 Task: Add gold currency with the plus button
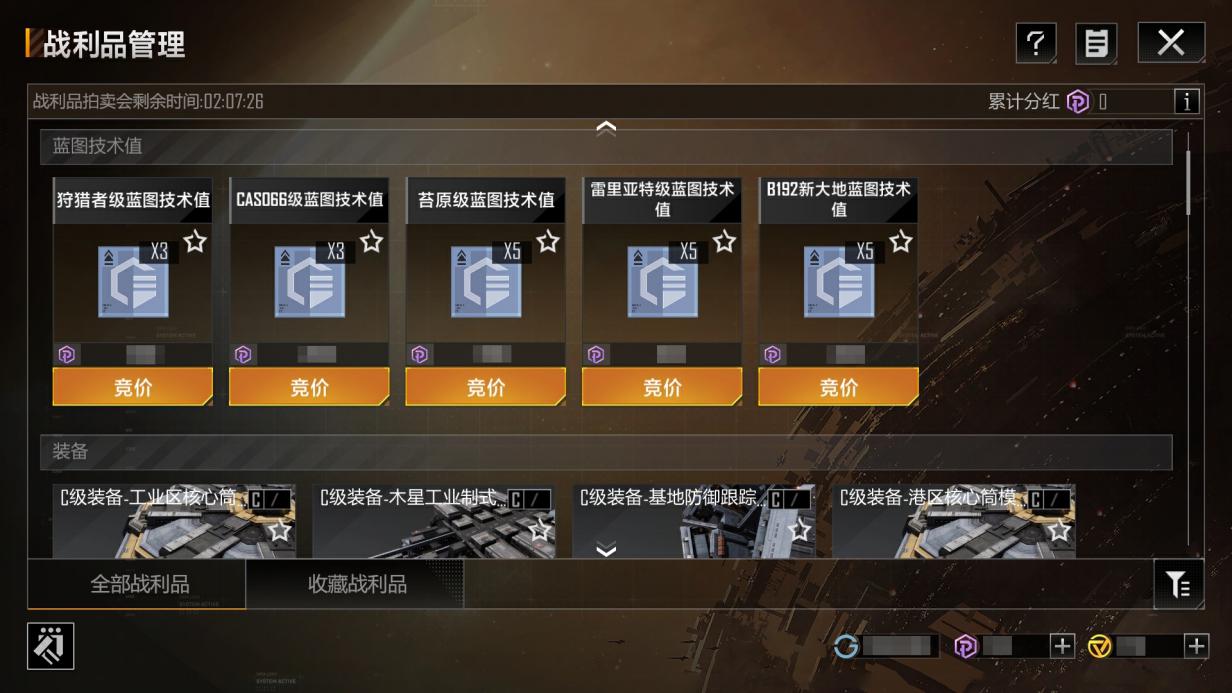pos(1196,646)
